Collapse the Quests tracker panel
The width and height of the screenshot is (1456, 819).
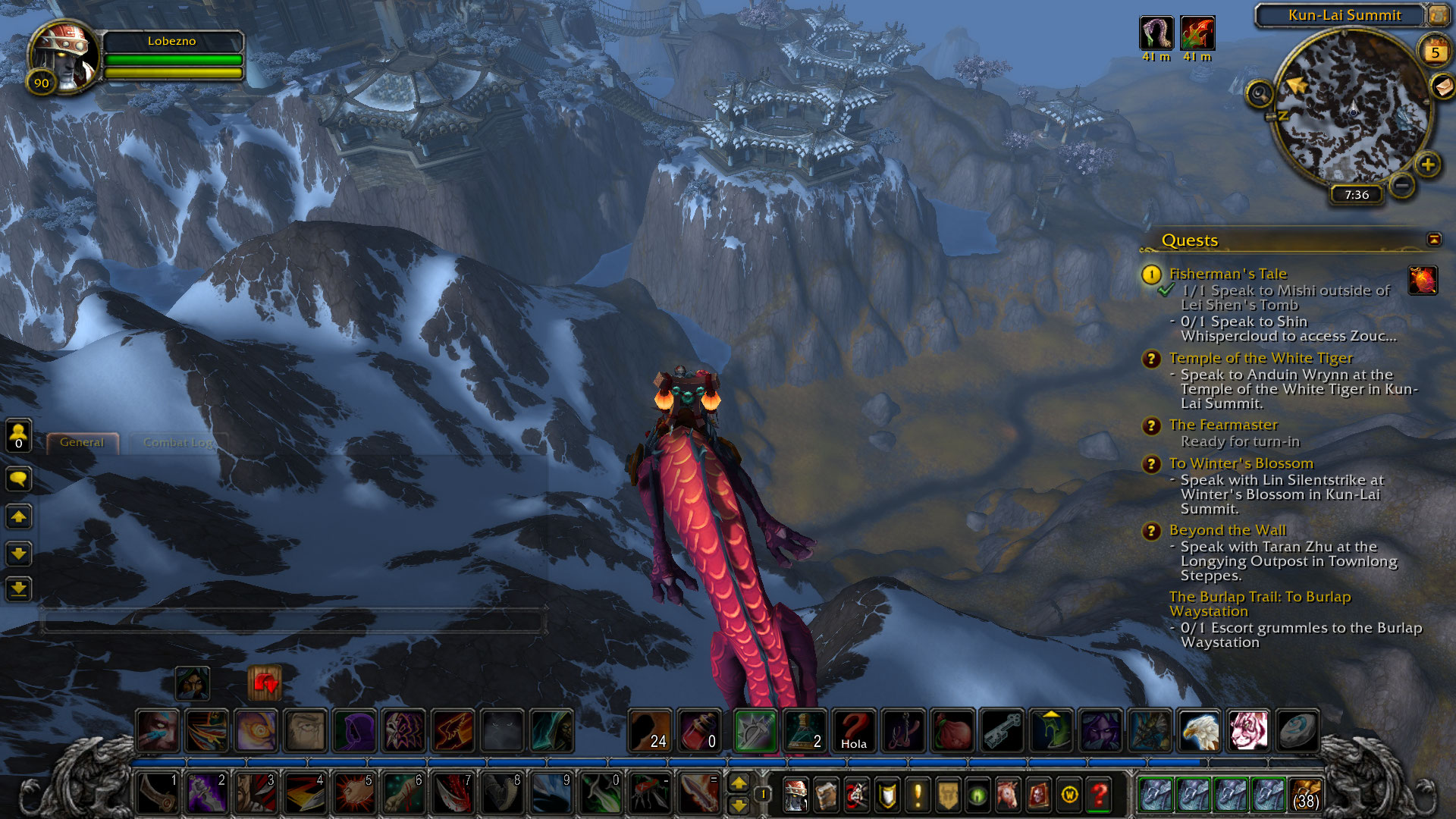point(1434,240)
